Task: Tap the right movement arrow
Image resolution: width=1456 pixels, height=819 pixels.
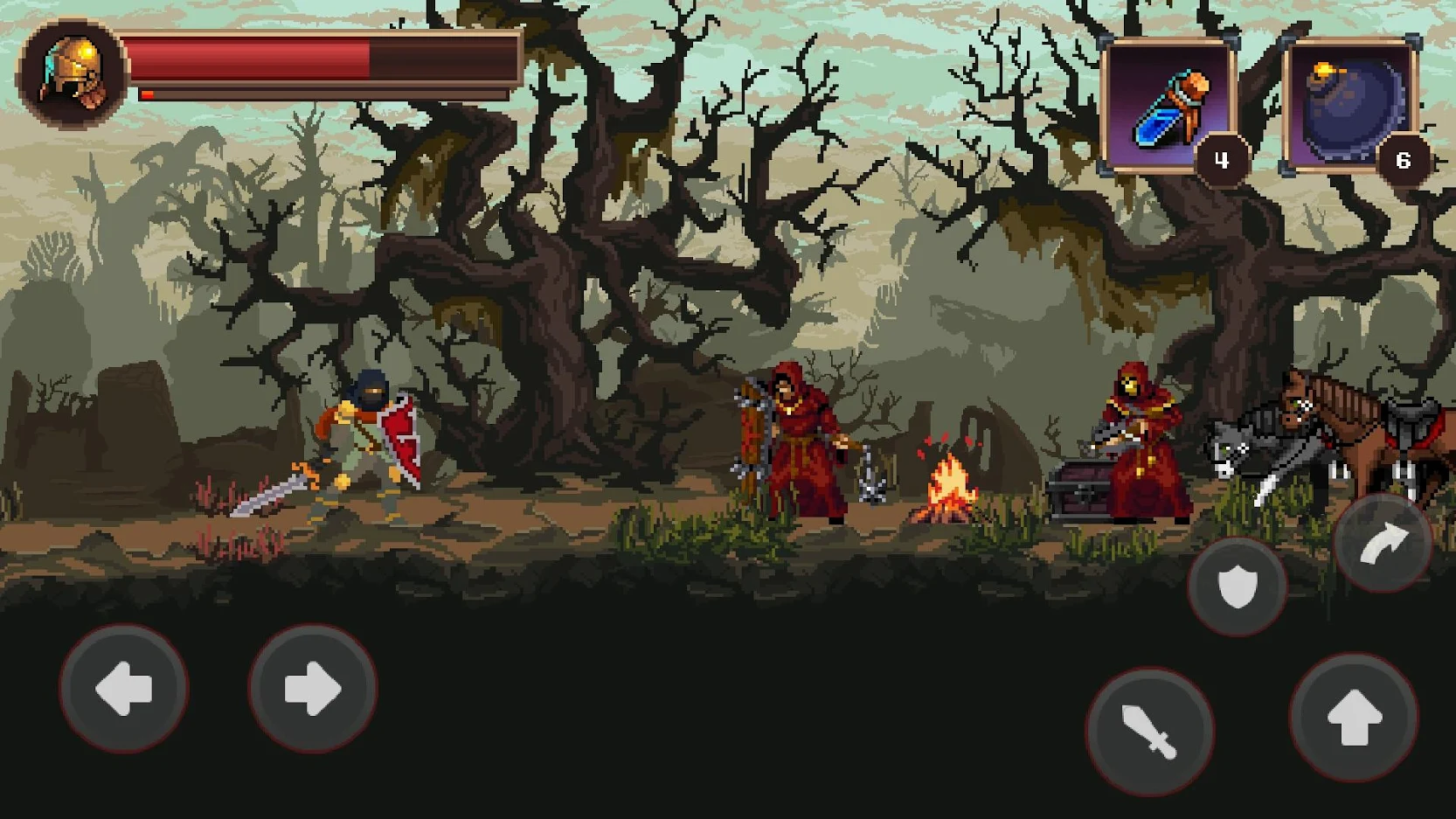Action: coord(314,690)
